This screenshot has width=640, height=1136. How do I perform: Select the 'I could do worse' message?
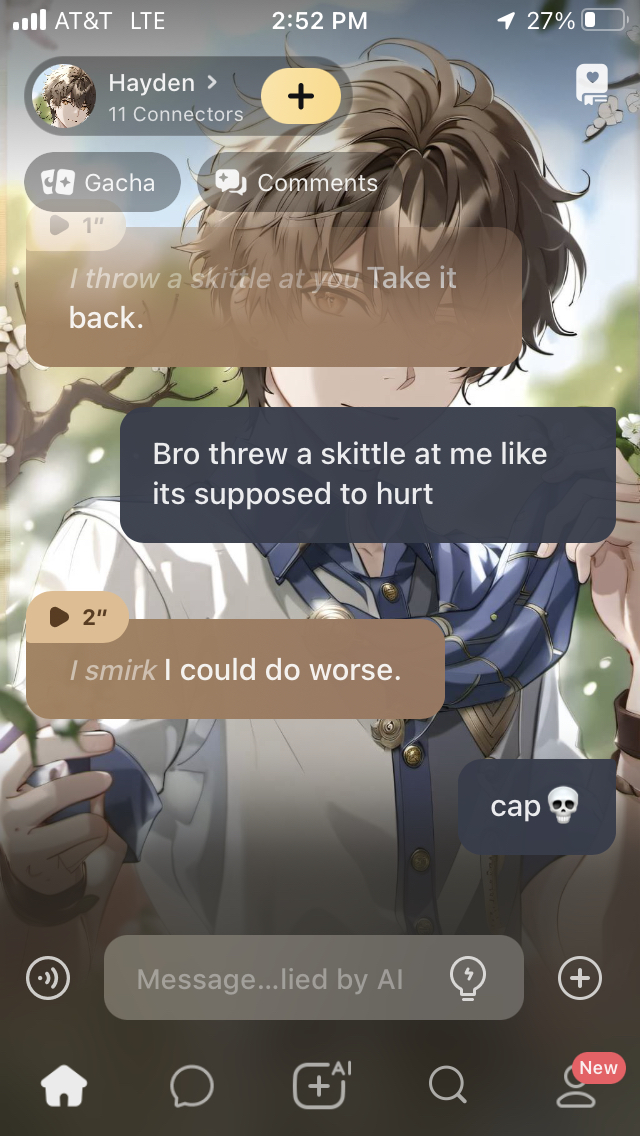pos(235,671)
